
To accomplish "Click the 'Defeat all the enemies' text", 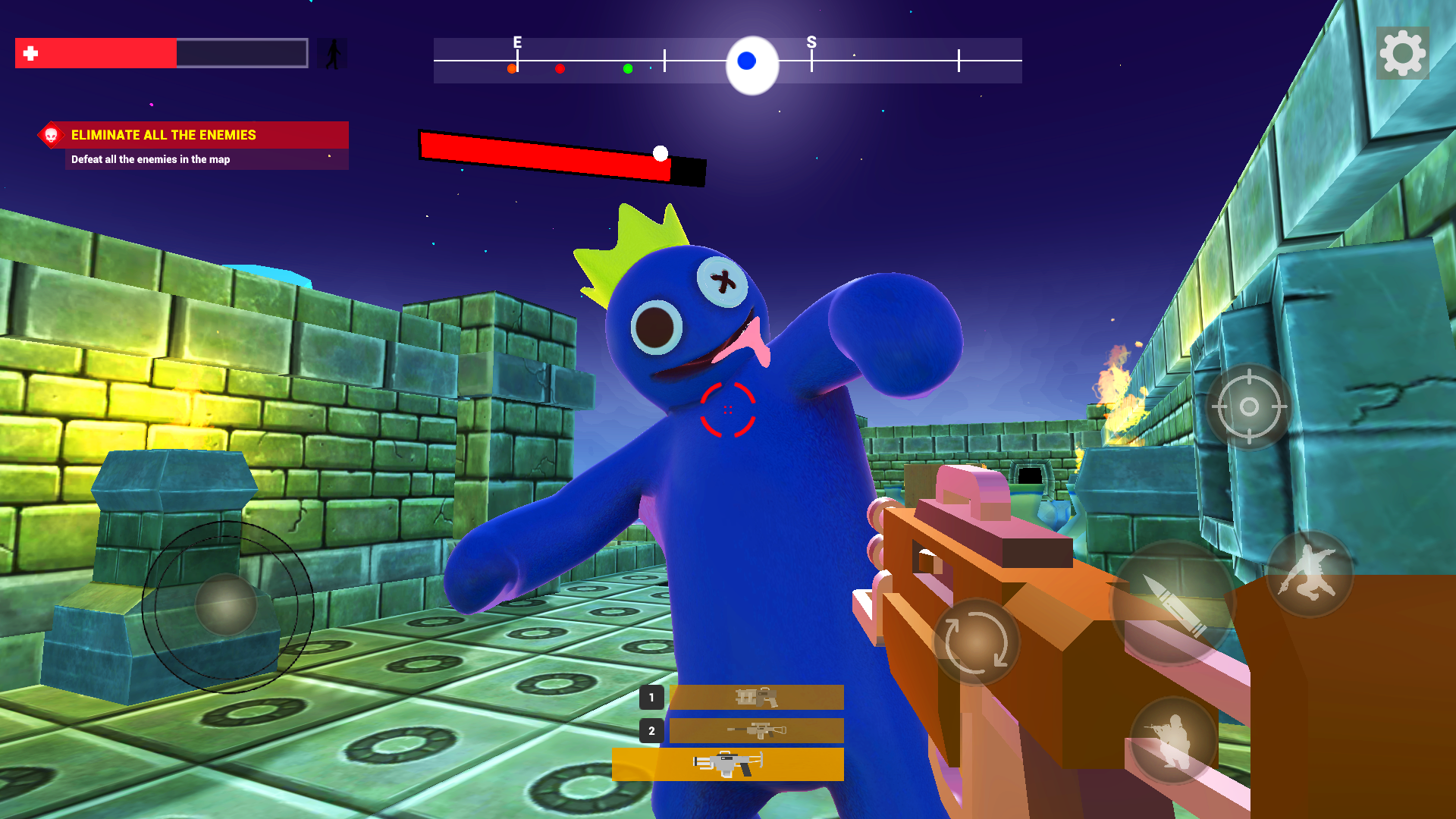I will 149,160.
